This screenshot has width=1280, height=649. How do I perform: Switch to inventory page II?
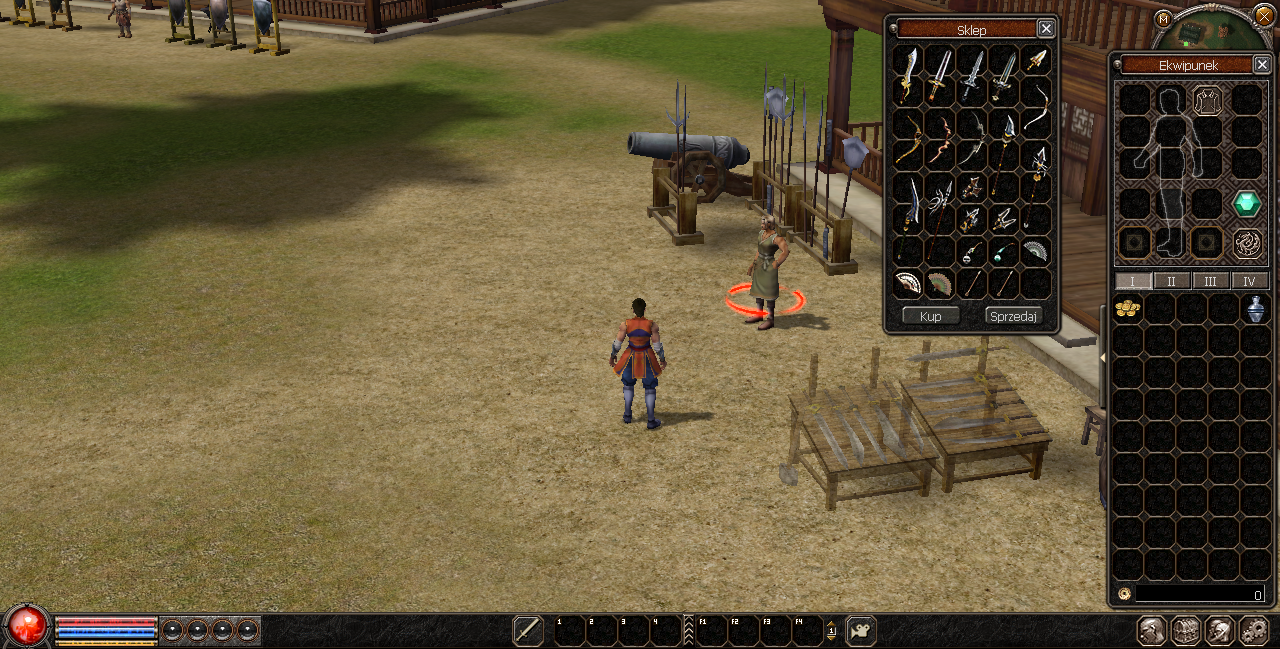click(x=1172, y=281)
